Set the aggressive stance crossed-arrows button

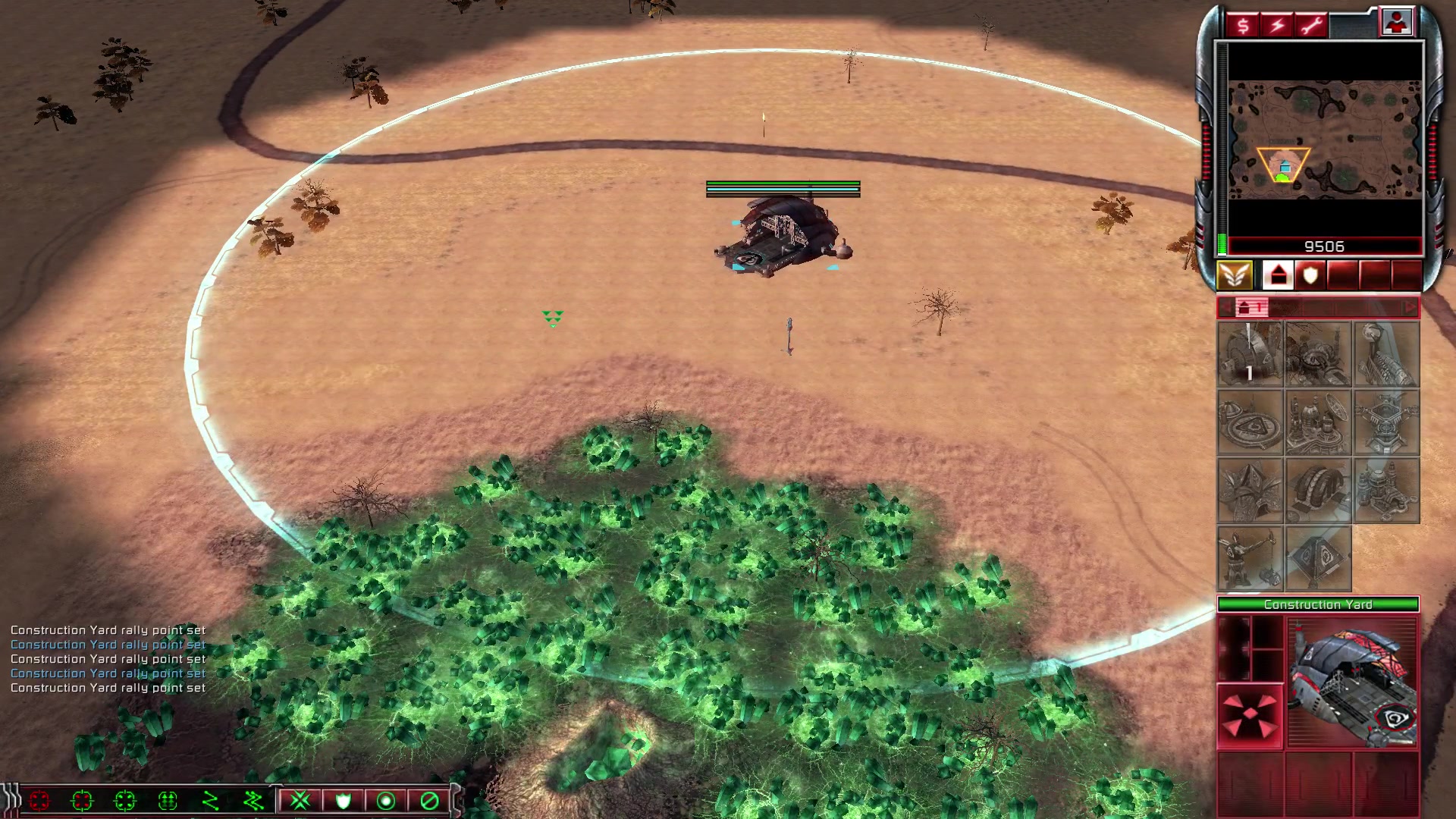[x=300, y=801]
